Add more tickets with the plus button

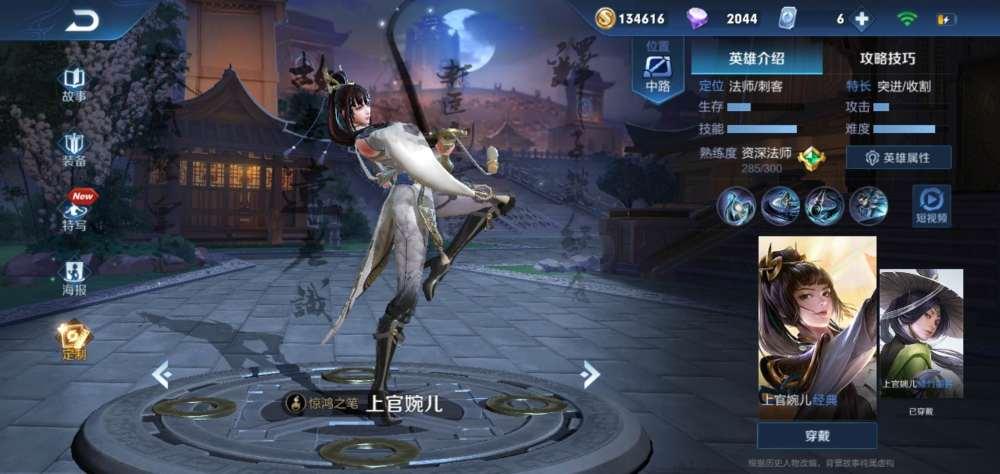click(862, 19)
